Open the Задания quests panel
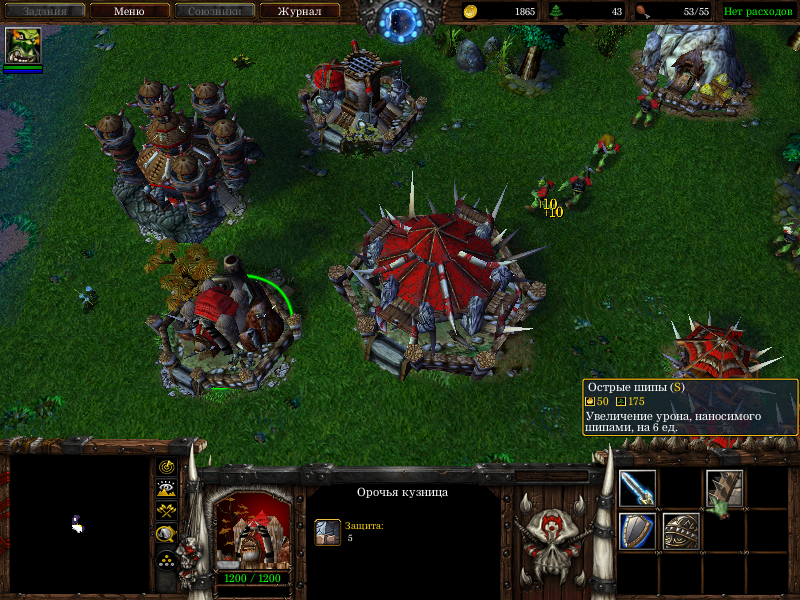800x600 pixels. click(x=43, y=12)
